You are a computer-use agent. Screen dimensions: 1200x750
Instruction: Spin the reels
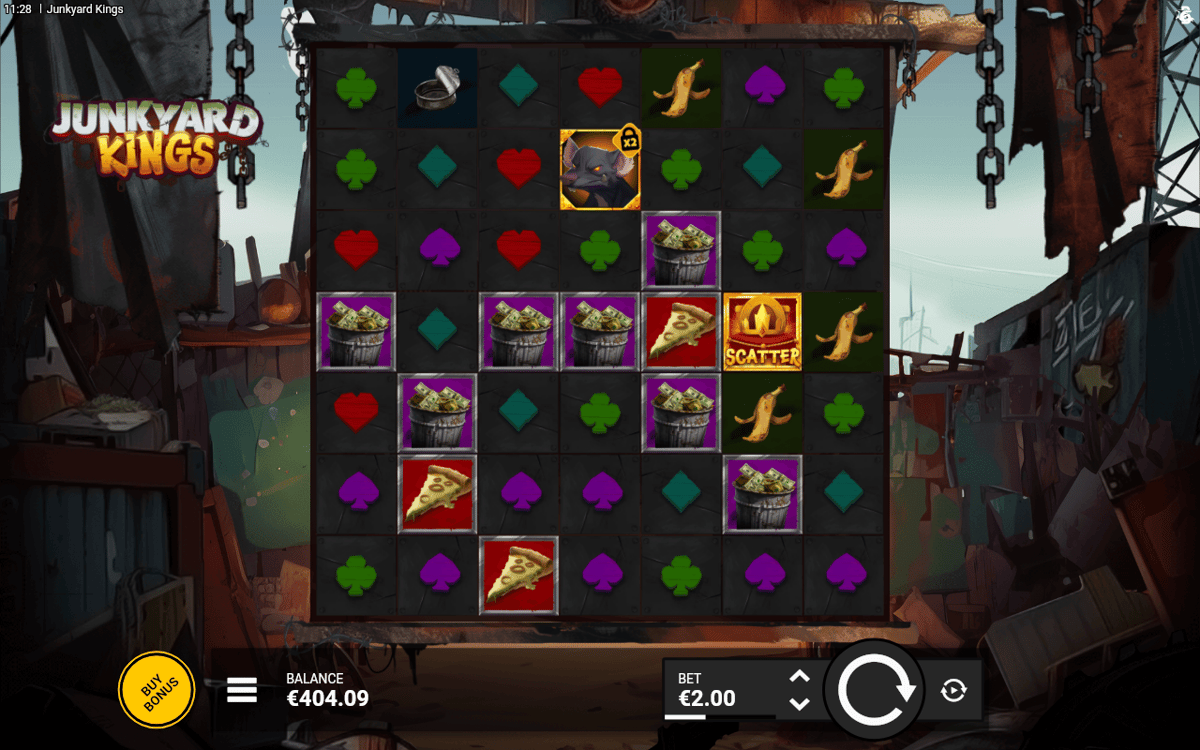(876, 690)
